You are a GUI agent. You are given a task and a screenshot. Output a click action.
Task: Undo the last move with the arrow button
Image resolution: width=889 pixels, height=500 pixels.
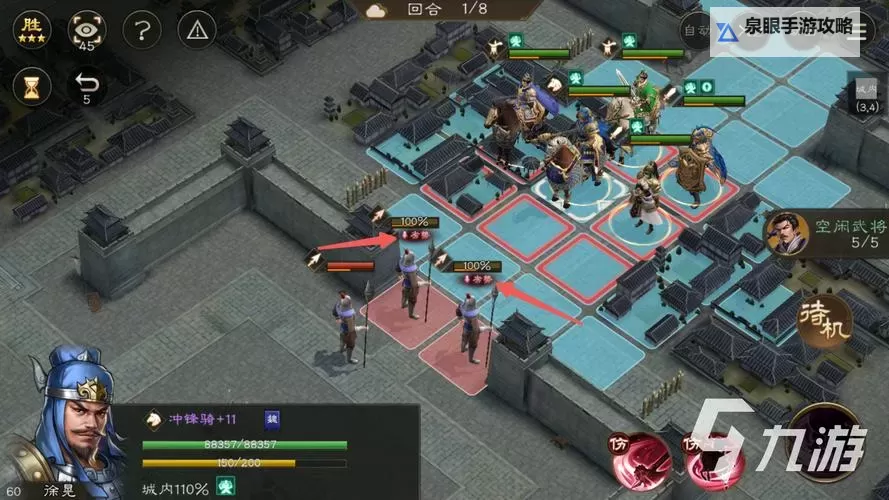[87, 86]
